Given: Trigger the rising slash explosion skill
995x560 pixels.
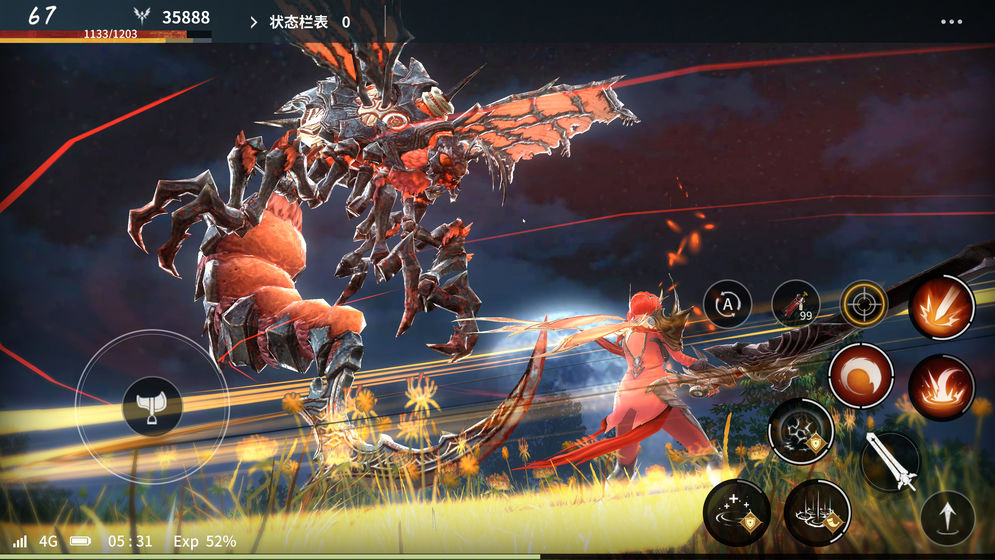Looking at the screenshot, I should pyautogui.click(x=941, y=387).
